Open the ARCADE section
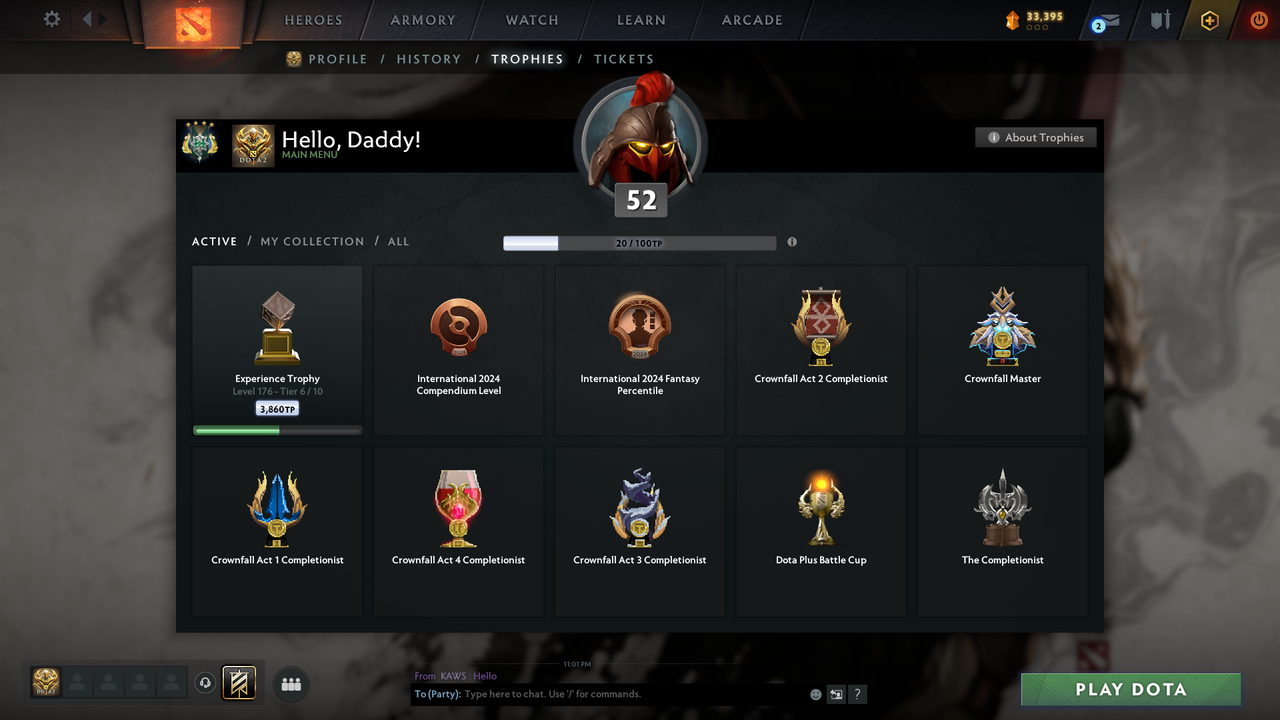This screenshot has height=720, width=1280. (x=751, y=19)
